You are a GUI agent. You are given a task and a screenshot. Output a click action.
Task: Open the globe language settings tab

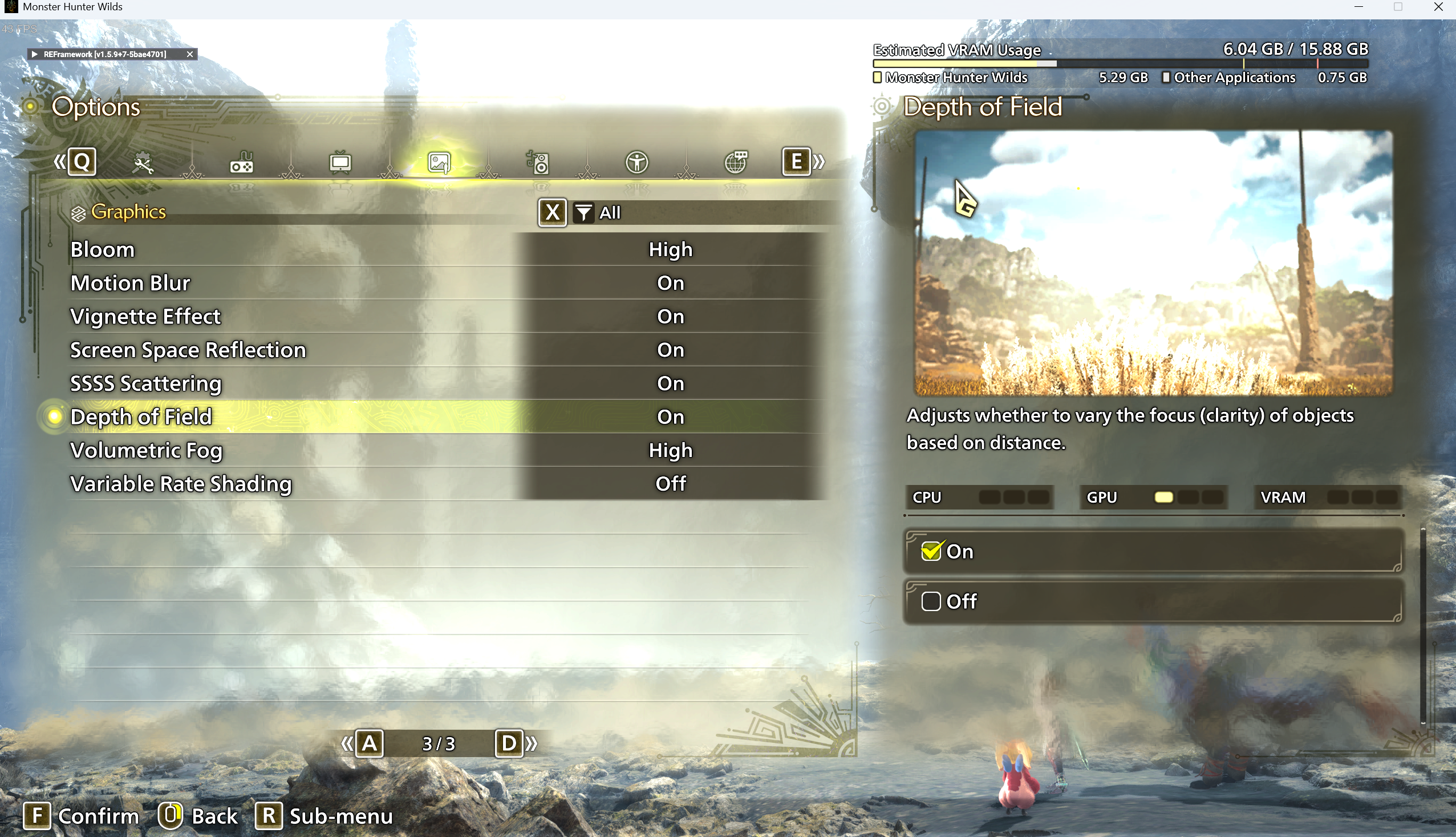coord(736,163)
